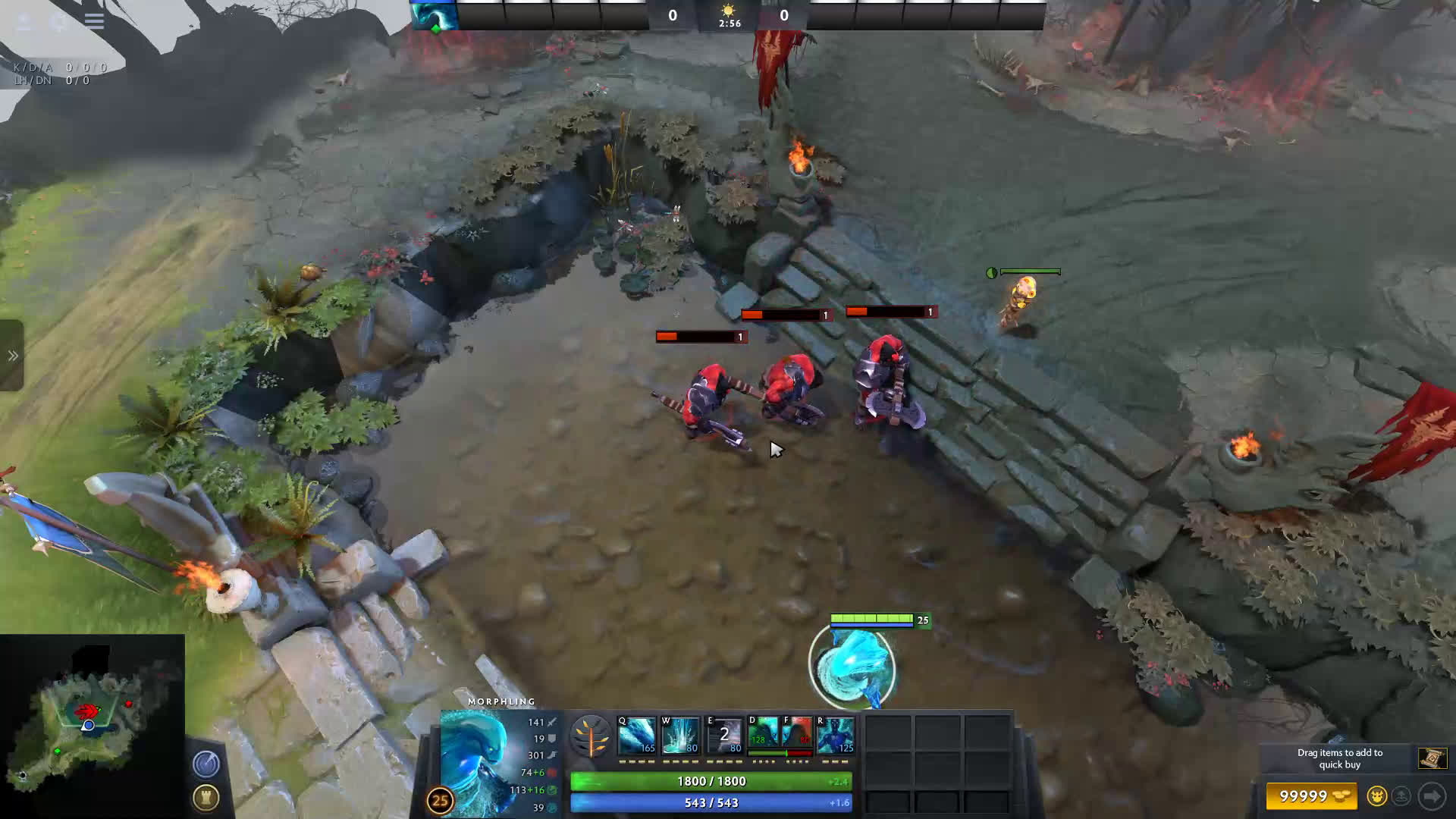This screenshot has width=1456, height=819.
Task: Cast the Adaptive Strike ability (W)
Action: click(x=680, y=735)
